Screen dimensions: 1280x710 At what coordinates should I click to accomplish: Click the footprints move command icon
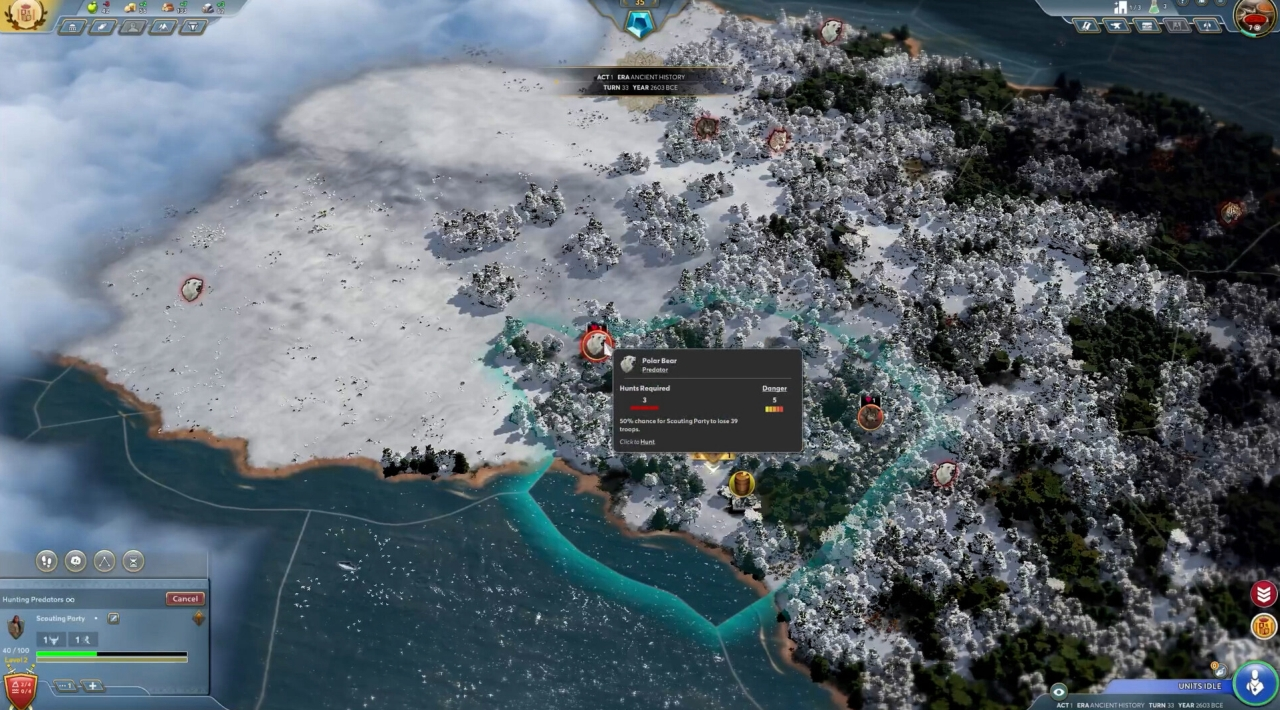(47, 561)
